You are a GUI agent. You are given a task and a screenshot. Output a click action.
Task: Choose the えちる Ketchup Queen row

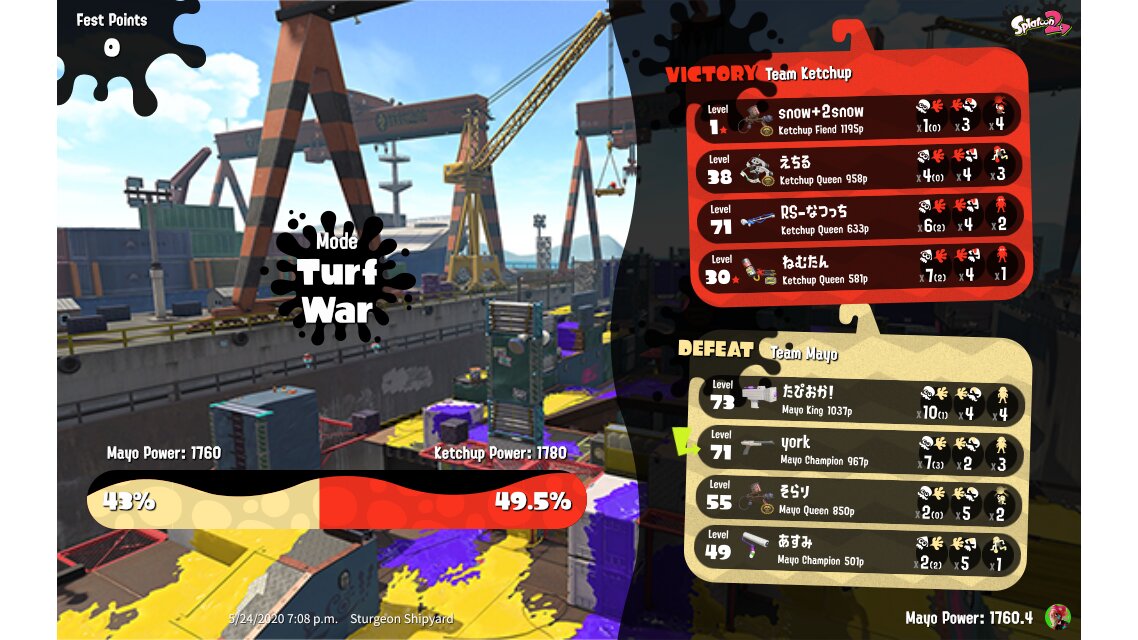click(860, 168)
